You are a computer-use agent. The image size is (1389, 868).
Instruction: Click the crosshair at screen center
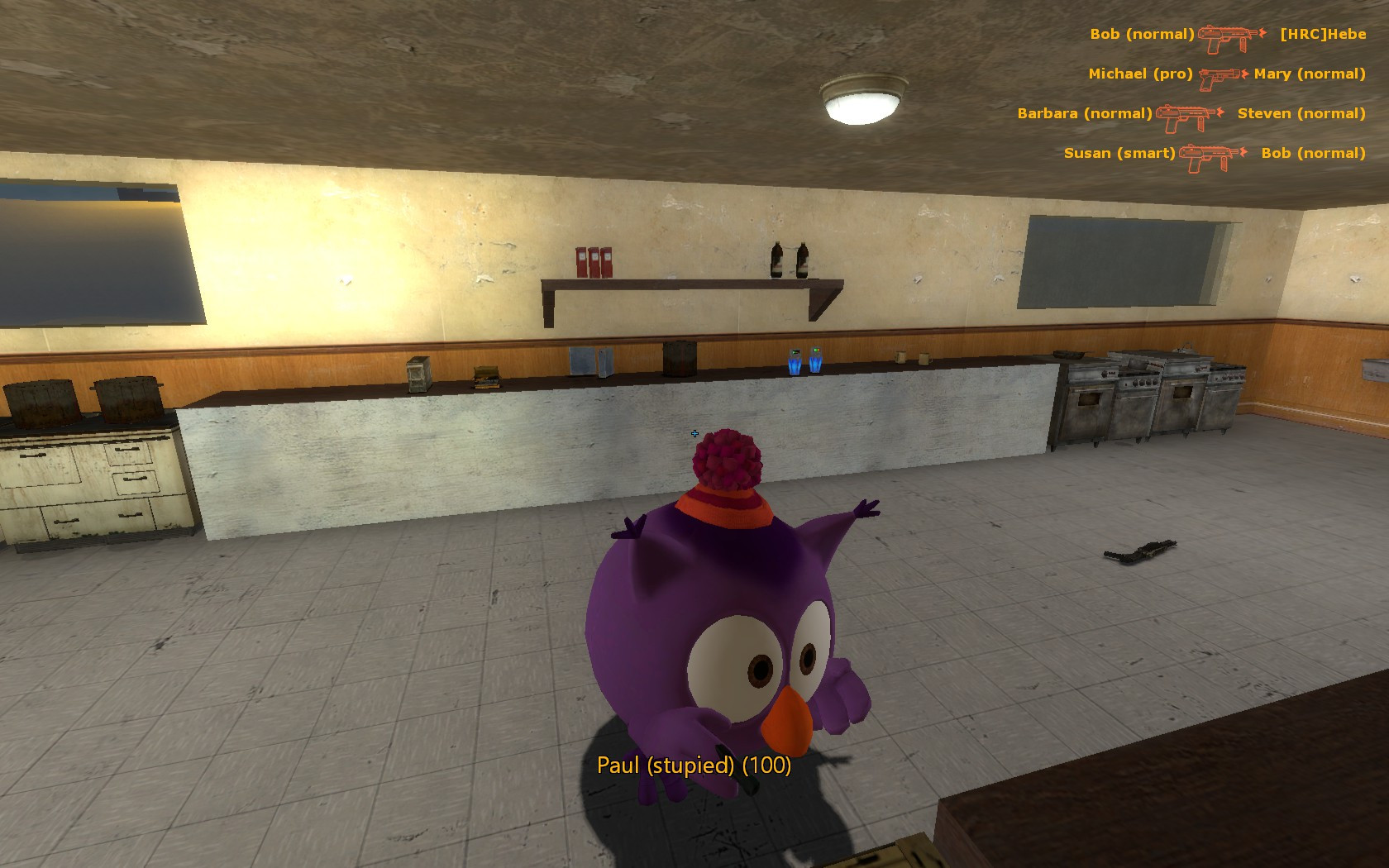click(x=695, y=433)
